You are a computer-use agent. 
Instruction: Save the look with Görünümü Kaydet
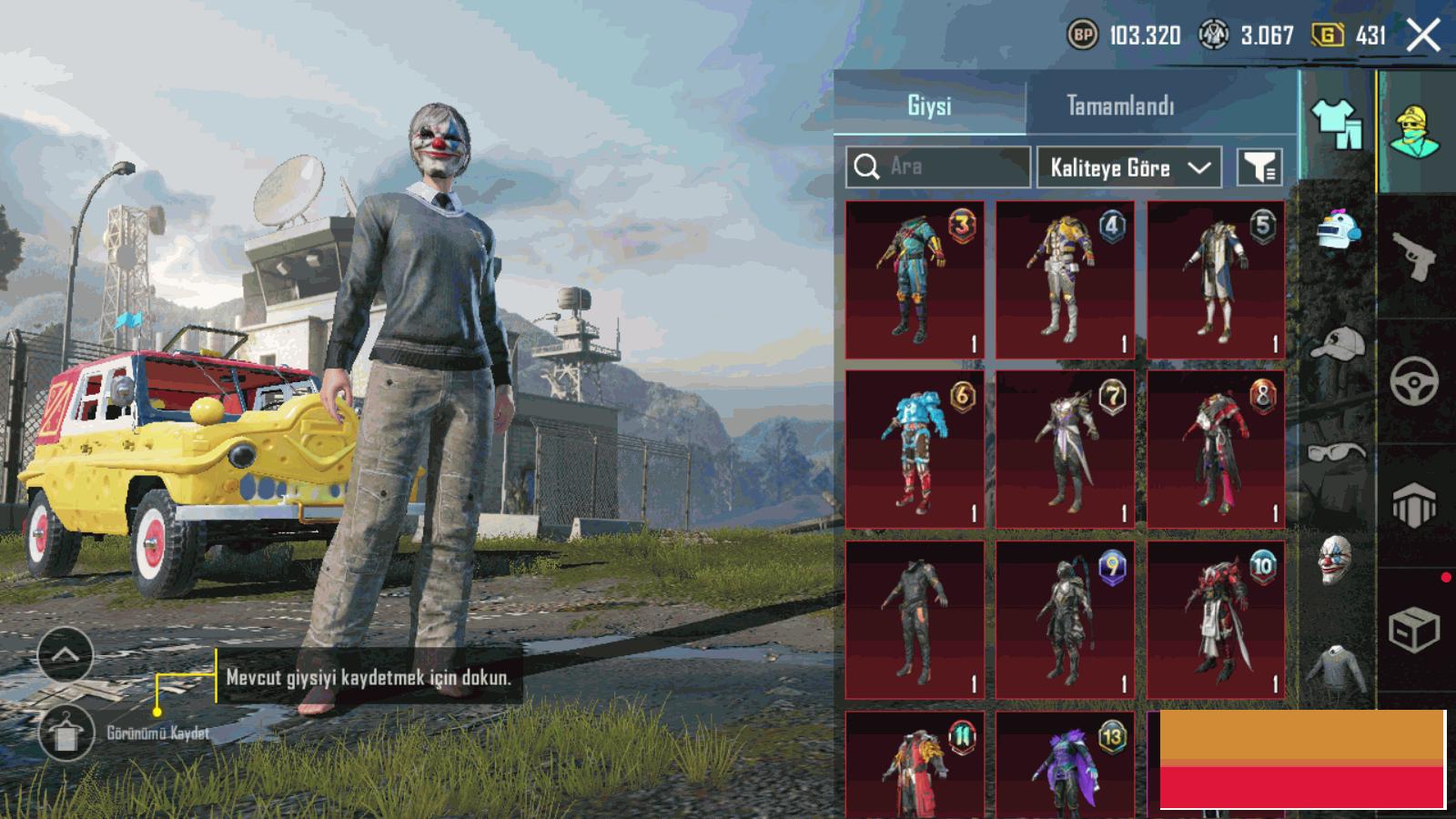click(66, 733)
